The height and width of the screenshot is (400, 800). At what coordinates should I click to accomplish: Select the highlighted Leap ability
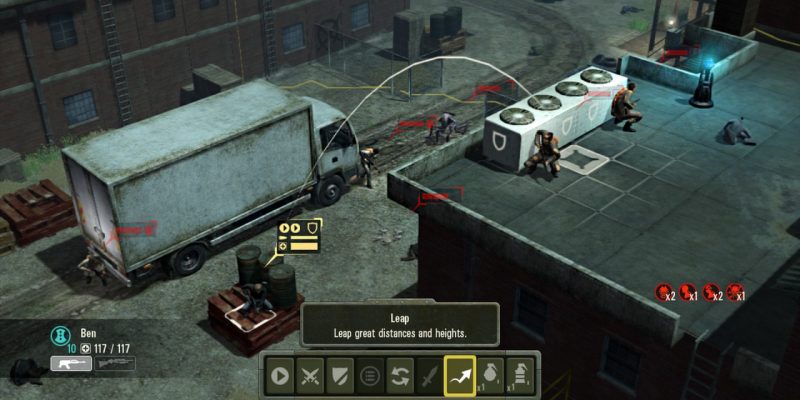[x=460, y=375]
